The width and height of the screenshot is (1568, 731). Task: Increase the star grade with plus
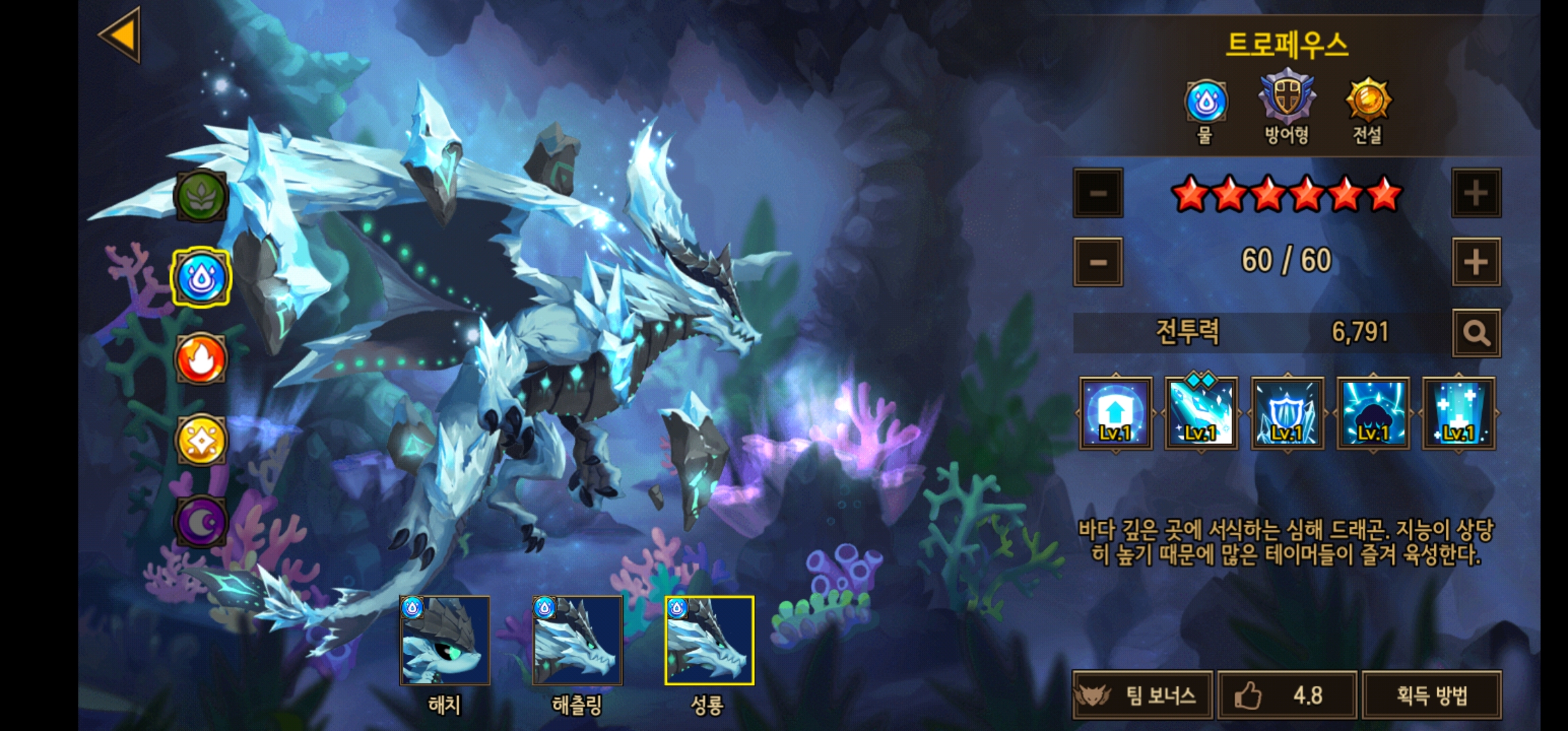(1476, 194)
